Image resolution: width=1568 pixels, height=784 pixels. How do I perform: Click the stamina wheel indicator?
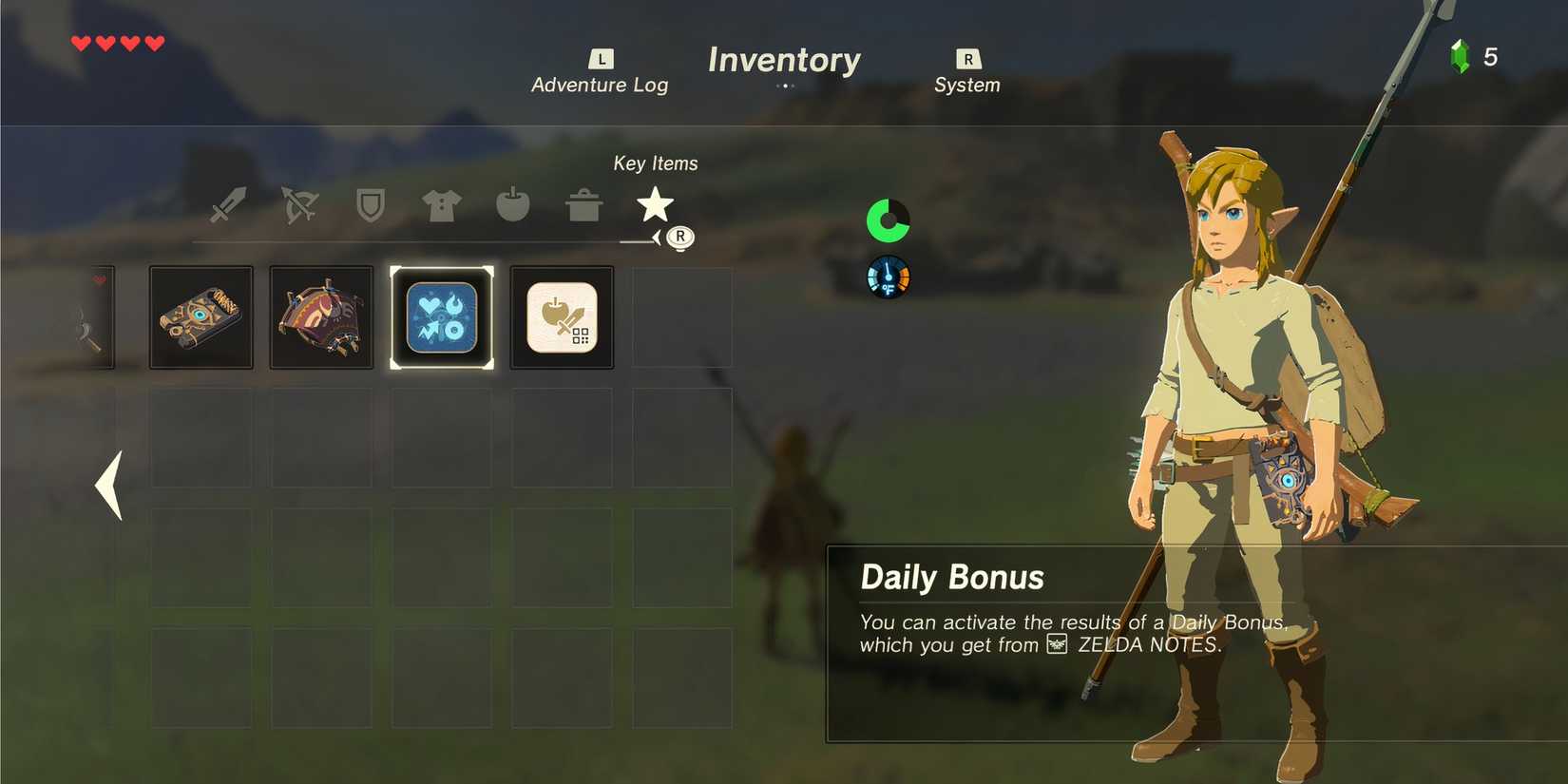pos(888,220)
